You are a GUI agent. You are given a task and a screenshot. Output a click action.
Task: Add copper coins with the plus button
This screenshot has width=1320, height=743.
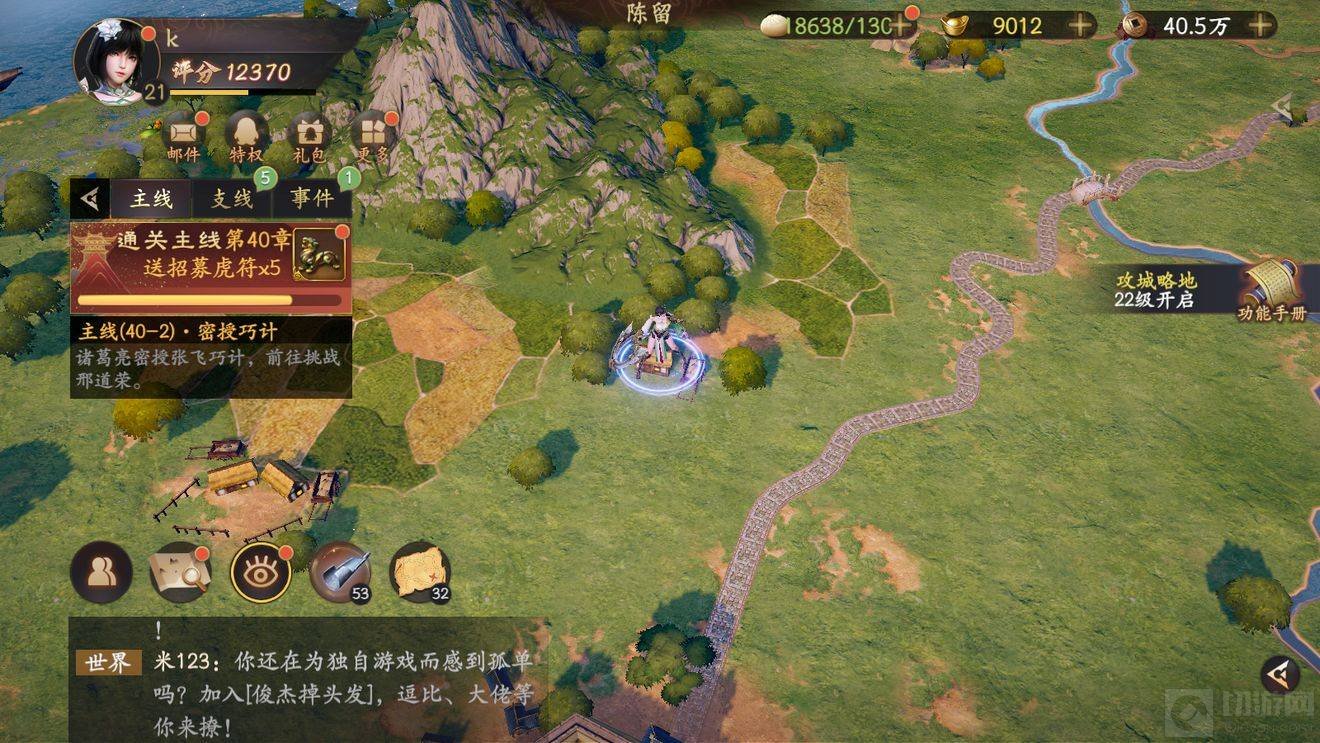[x=1261, y=26]
